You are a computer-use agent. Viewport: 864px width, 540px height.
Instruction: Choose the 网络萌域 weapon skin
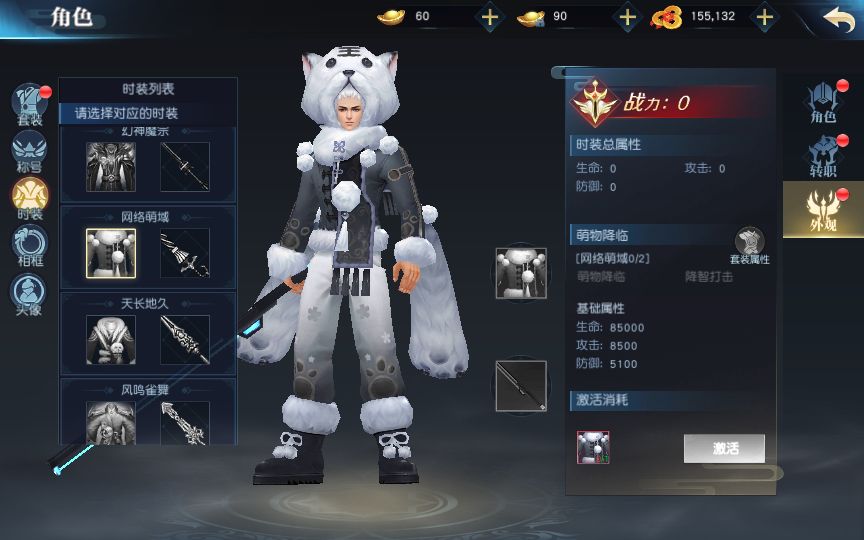click(x=185, y=253)
